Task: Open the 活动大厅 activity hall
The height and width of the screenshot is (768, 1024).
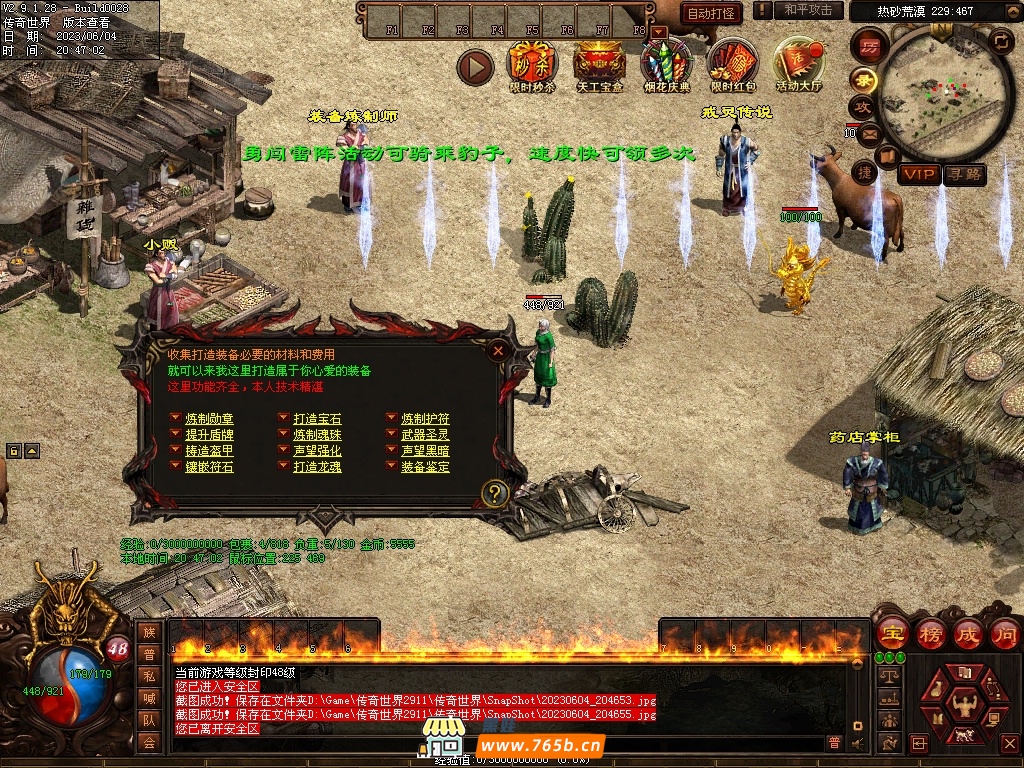Action: [x=799, y=63]
